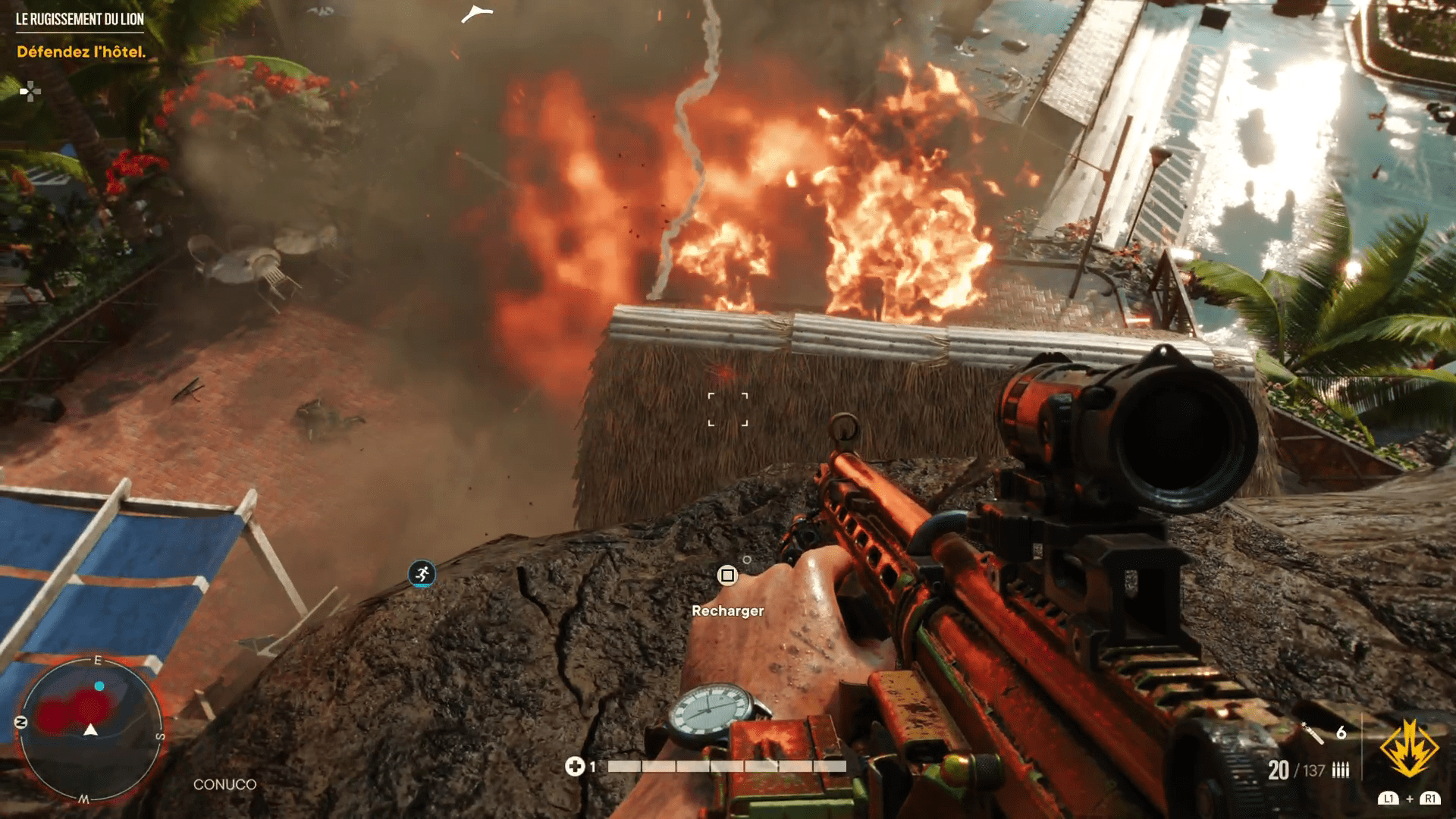
Task: Select the throwable item icon
Action: [1313, 733]
